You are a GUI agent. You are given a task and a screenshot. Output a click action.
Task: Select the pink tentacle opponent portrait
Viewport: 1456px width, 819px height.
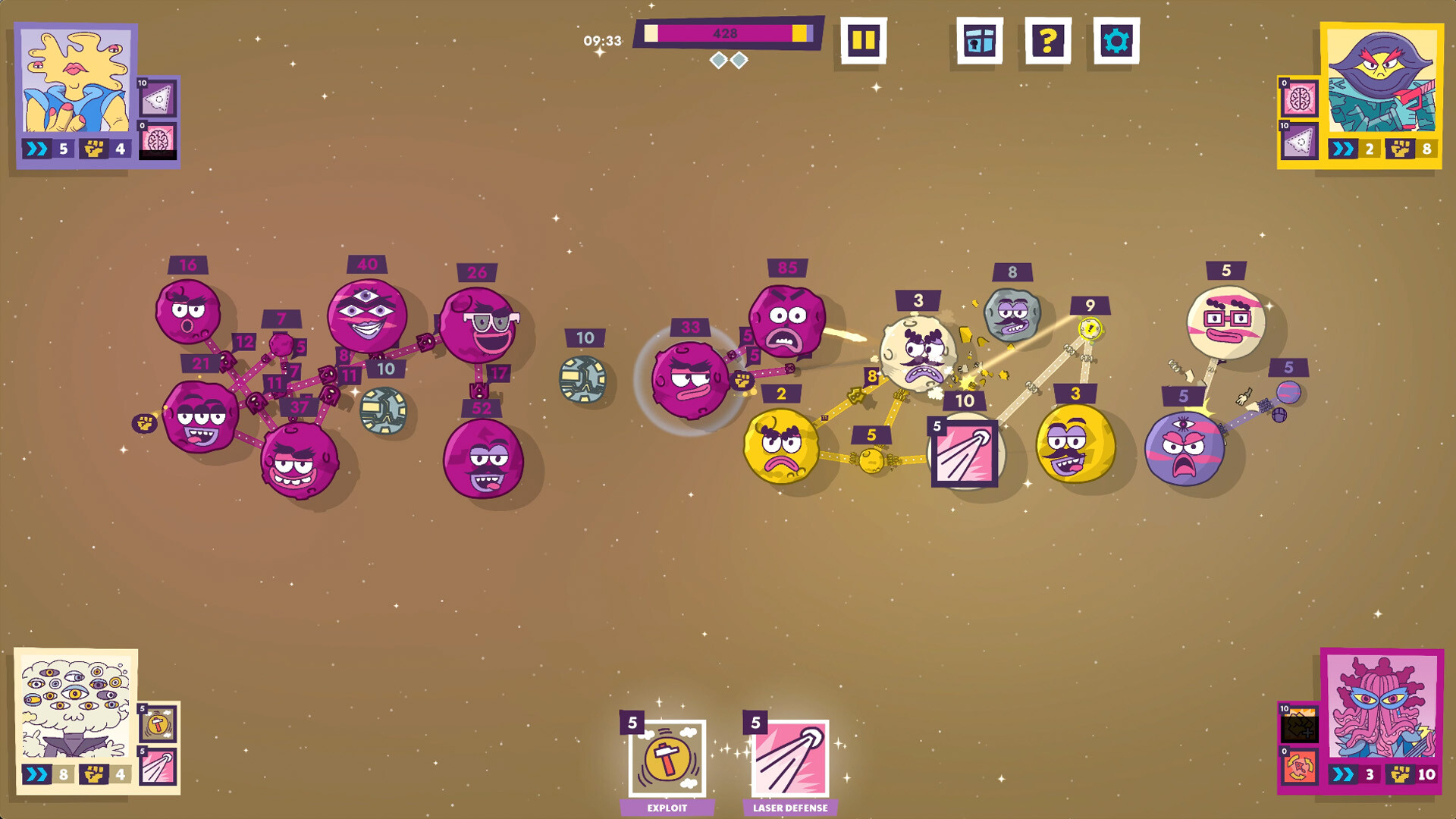[x=1381, y=707]
